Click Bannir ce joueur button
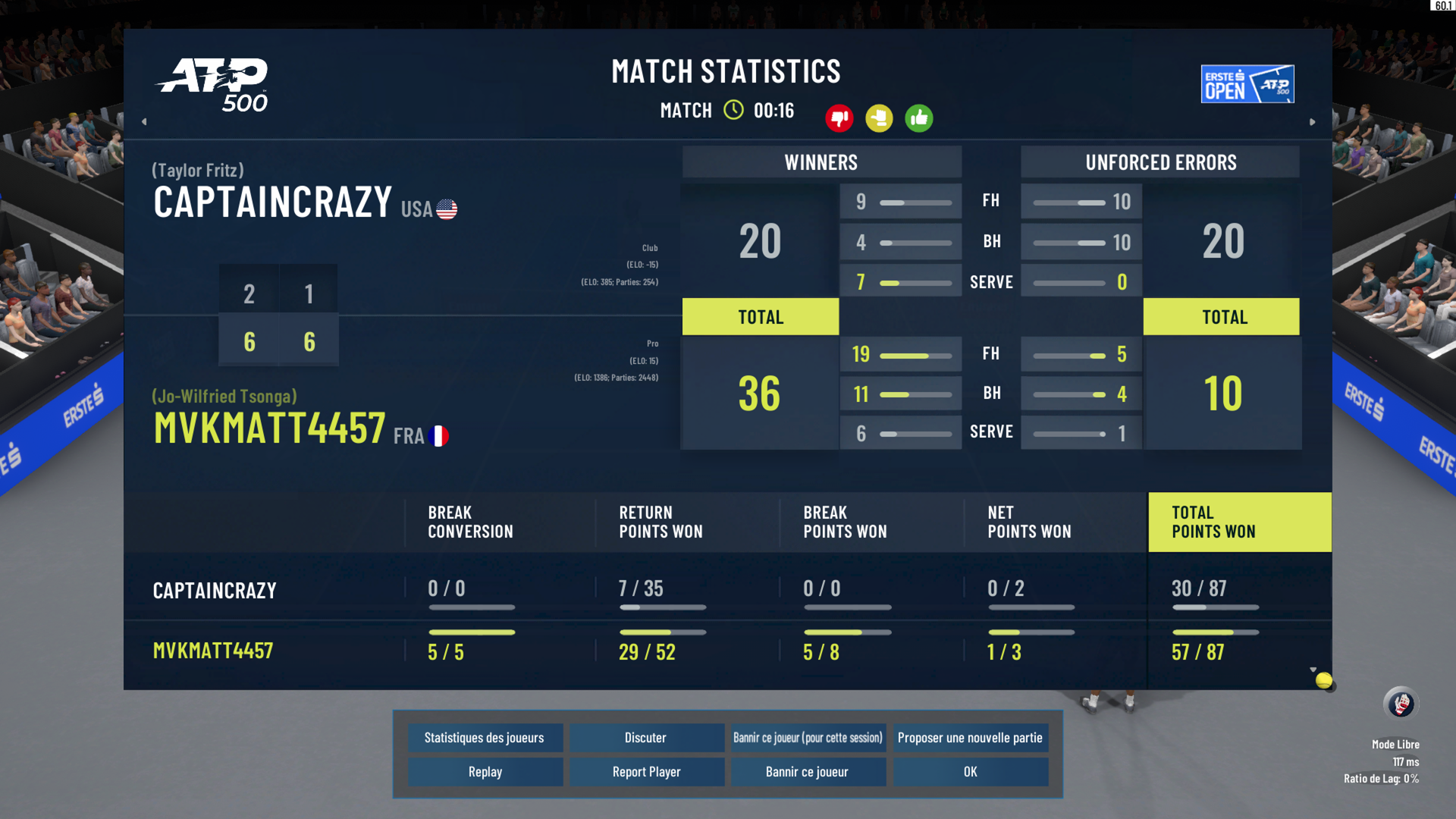 pos(808,772)
